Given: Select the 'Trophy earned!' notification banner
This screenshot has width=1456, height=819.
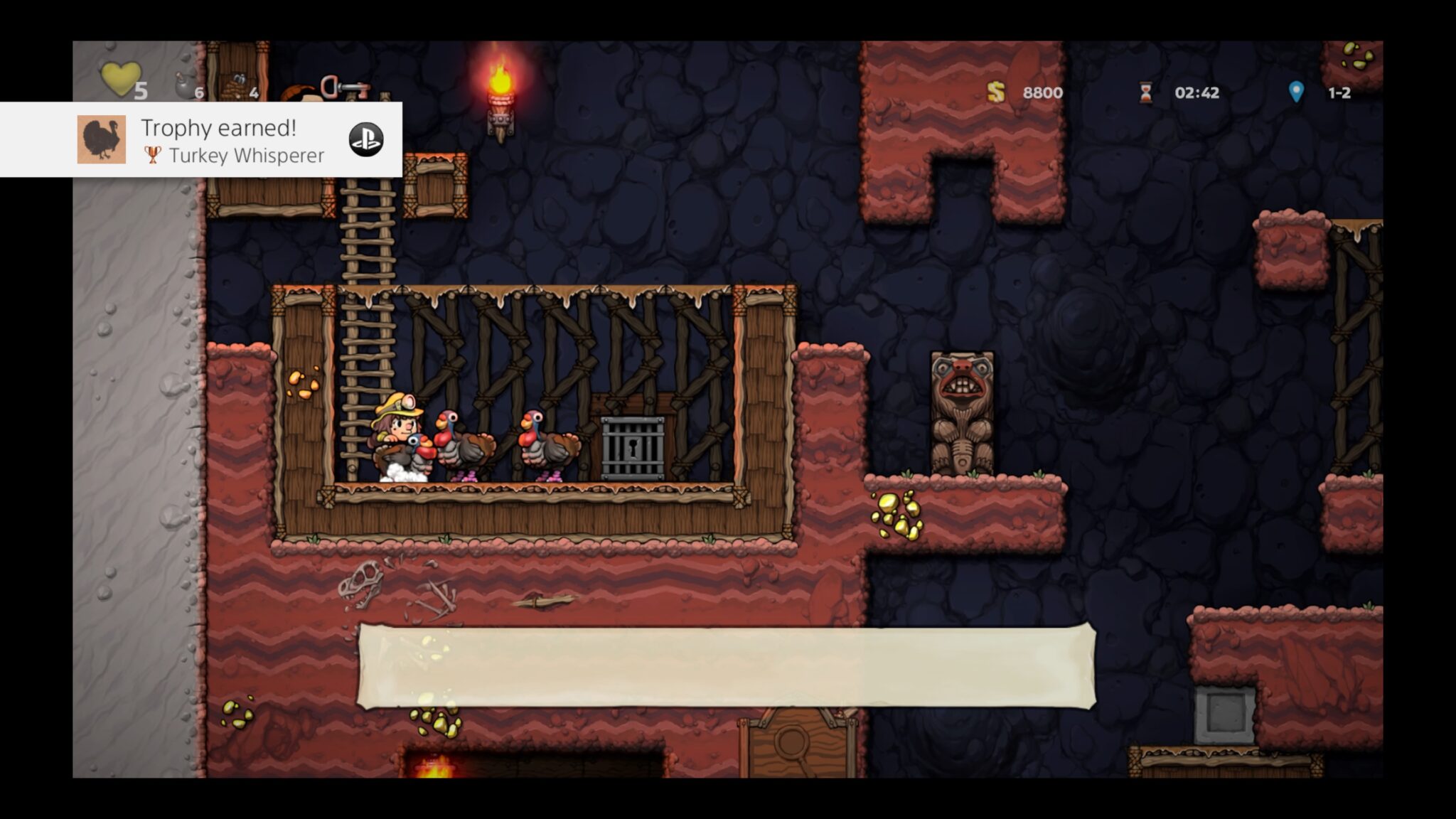Looking at the screenshot, I should point(200,140).
